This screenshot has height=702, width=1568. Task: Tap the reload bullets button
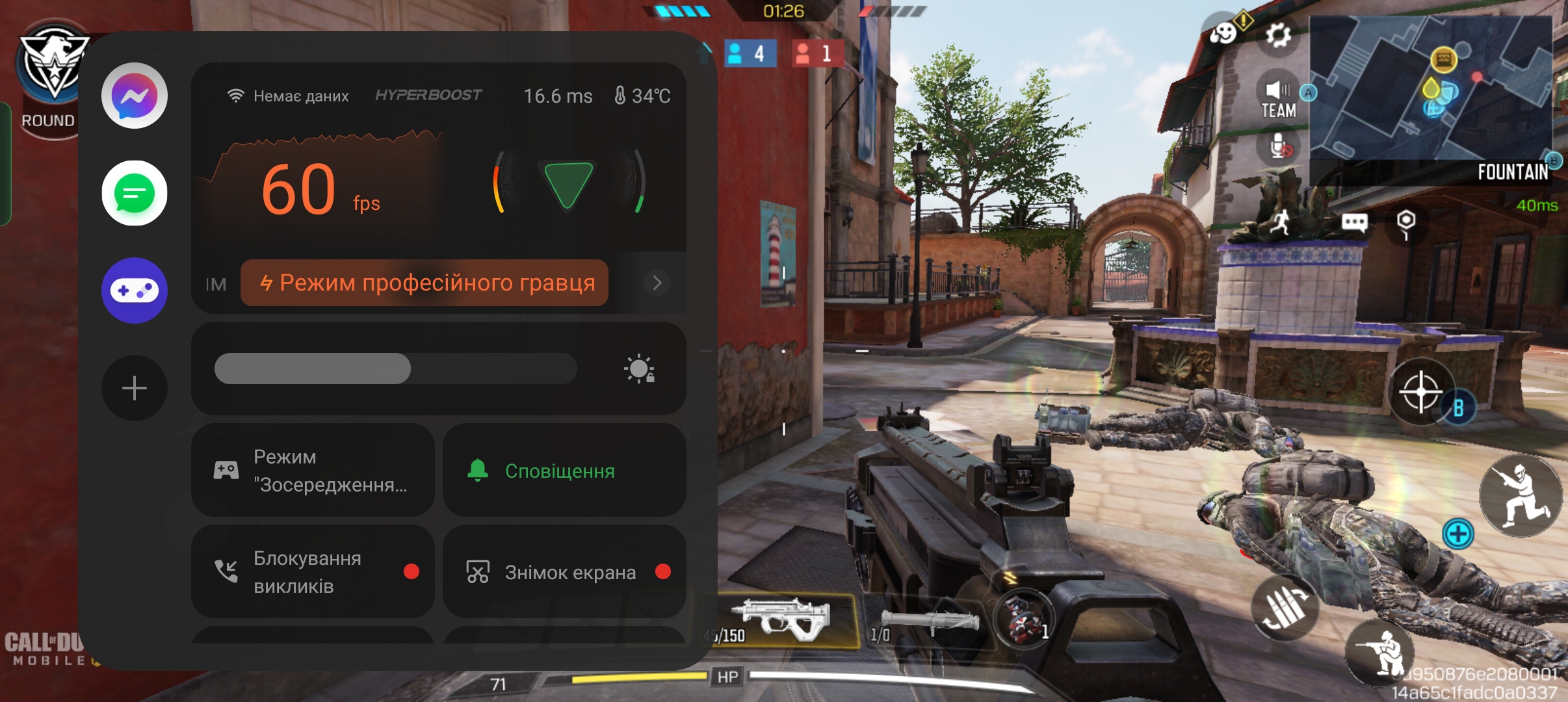click(1284, 608)
